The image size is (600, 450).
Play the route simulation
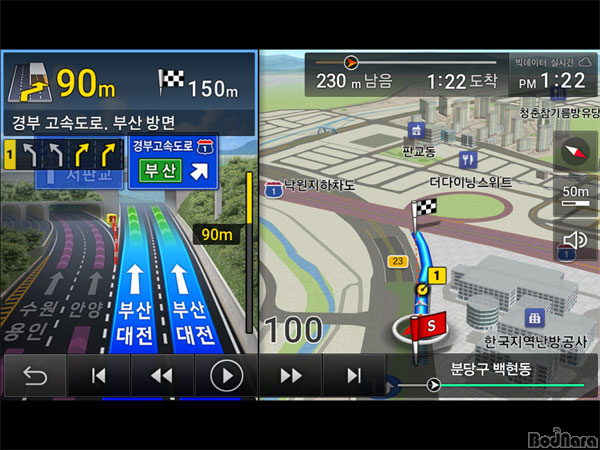coord(227,376)
